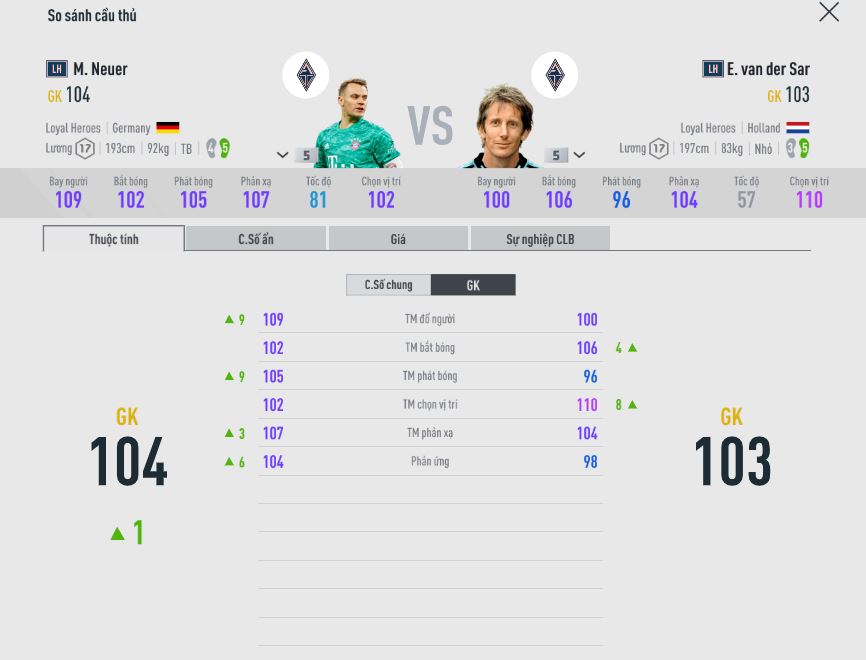Select the C.Số chung stats toggle

tap(388, 285)
